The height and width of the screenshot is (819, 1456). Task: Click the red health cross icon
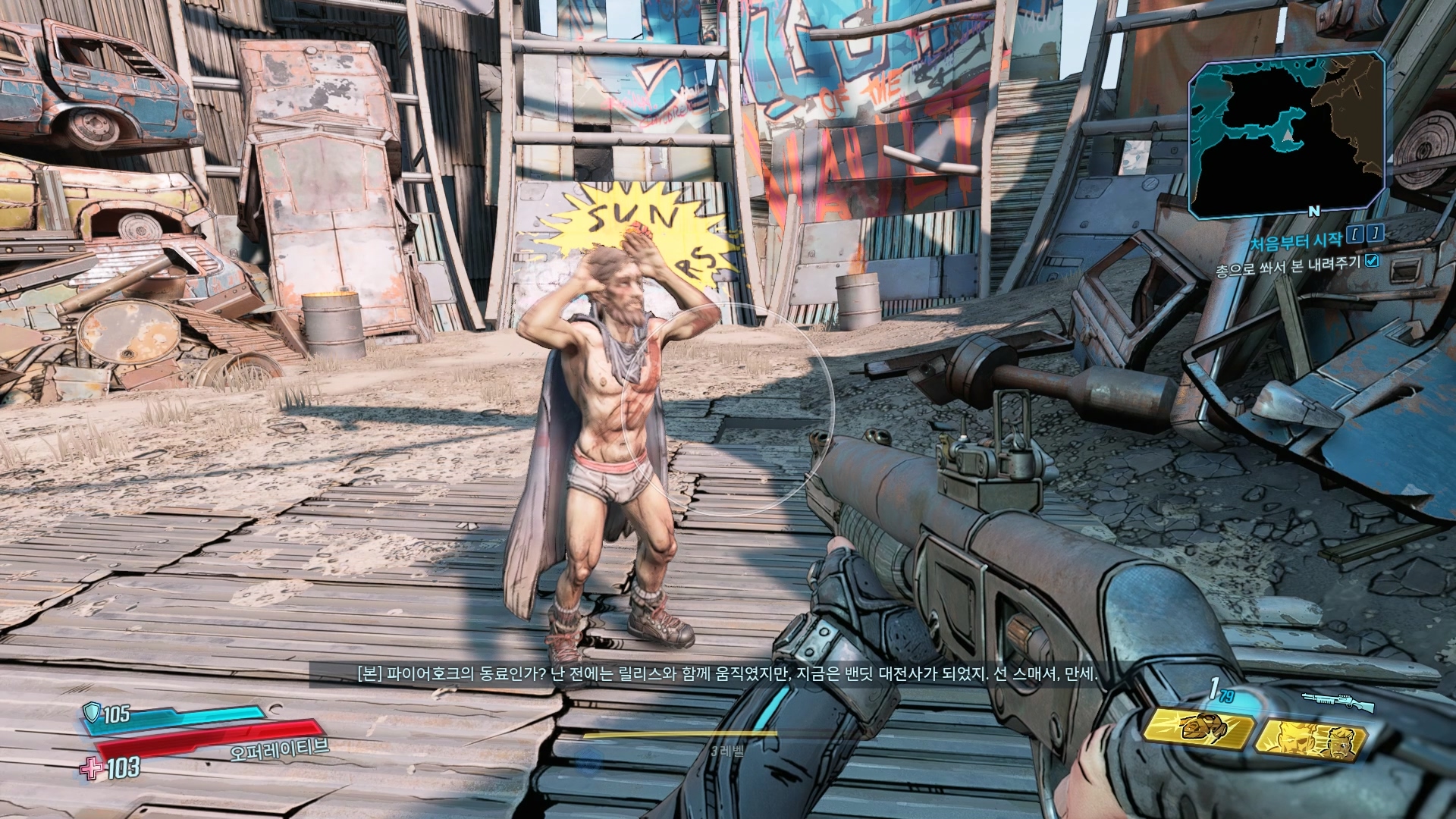pyautogui.click(x=92, y=769)
